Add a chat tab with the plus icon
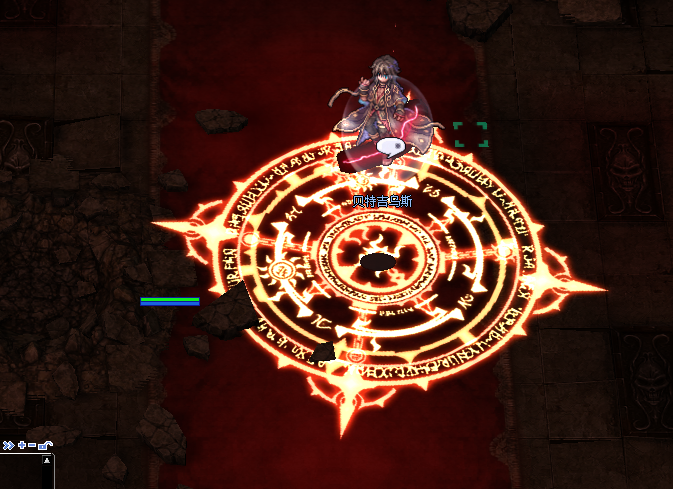The image size is (673, 489). point(21,445)
